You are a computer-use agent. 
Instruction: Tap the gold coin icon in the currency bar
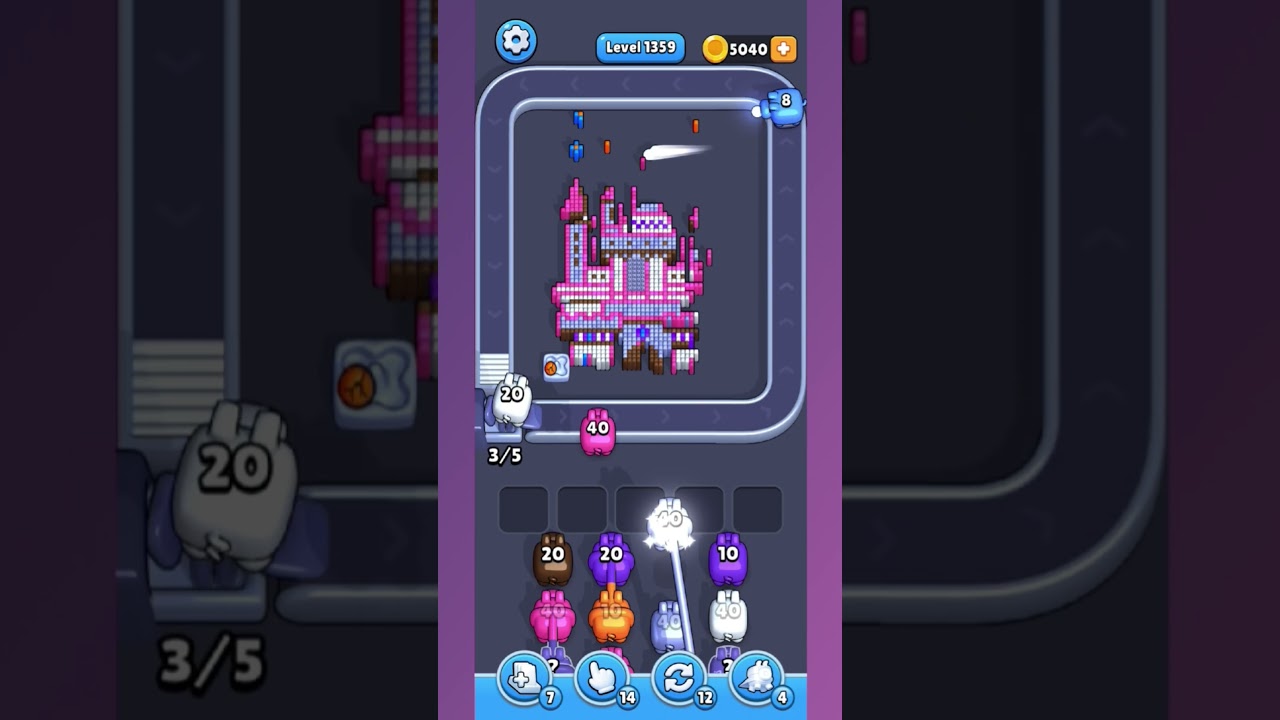point(716,47)
